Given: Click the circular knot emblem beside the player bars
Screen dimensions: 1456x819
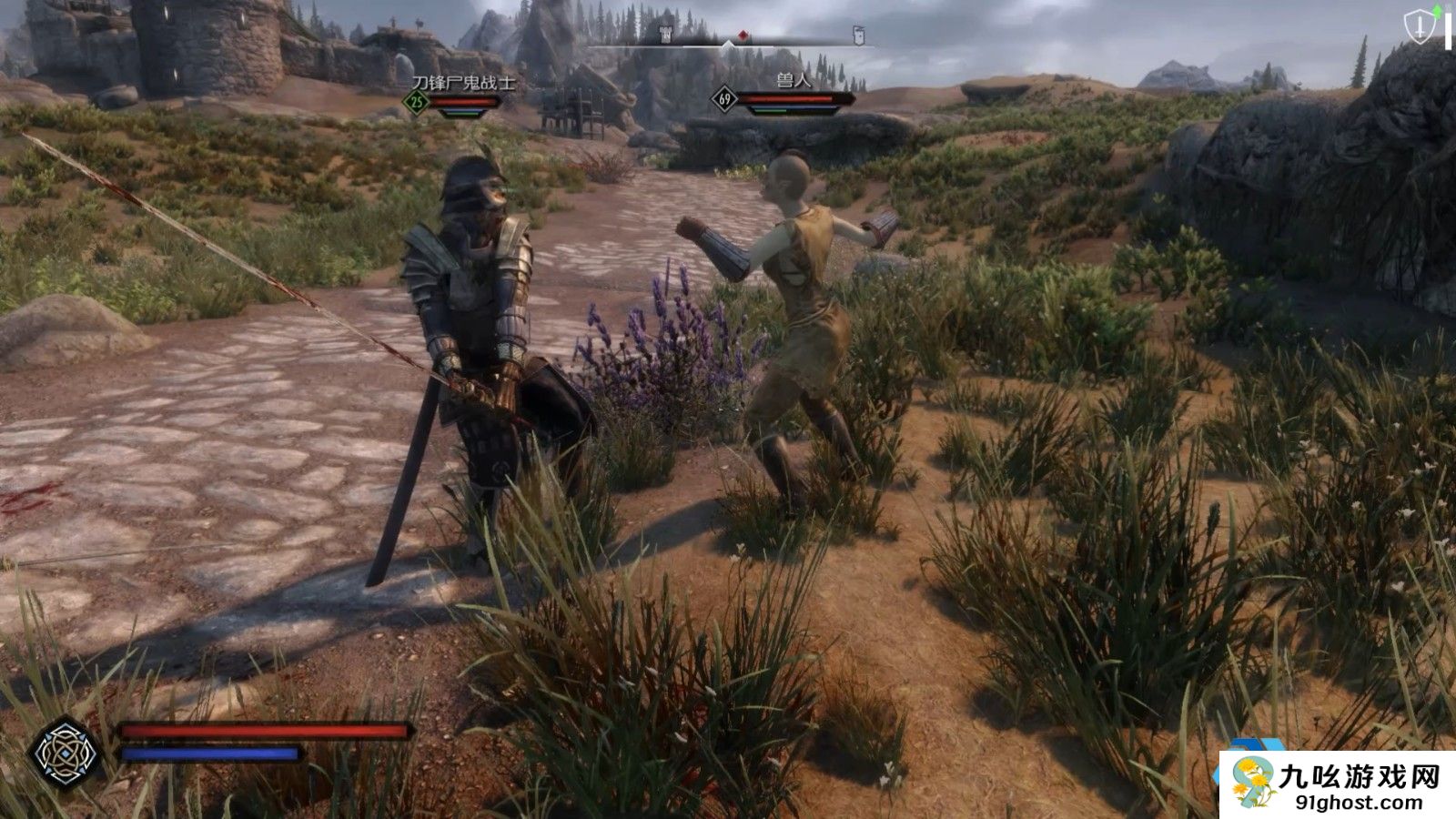Looking at the screenshot, I should (64, 753).
